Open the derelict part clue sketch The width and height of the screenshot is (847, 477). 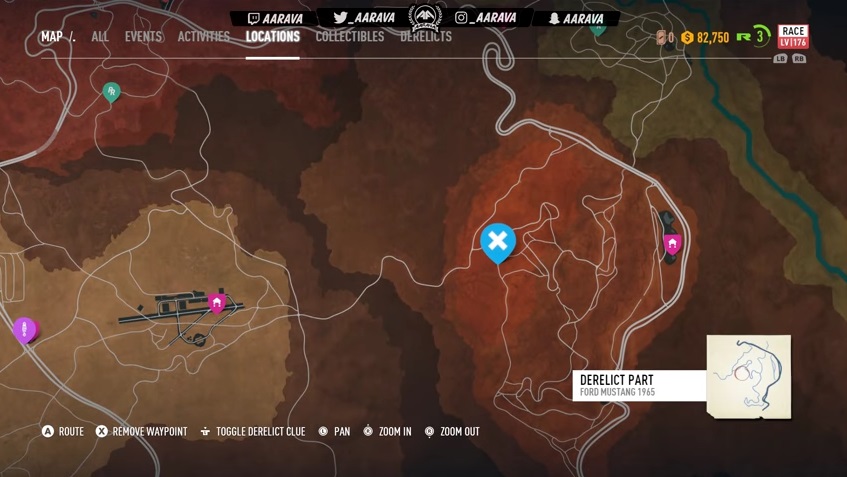pos(749,376)
